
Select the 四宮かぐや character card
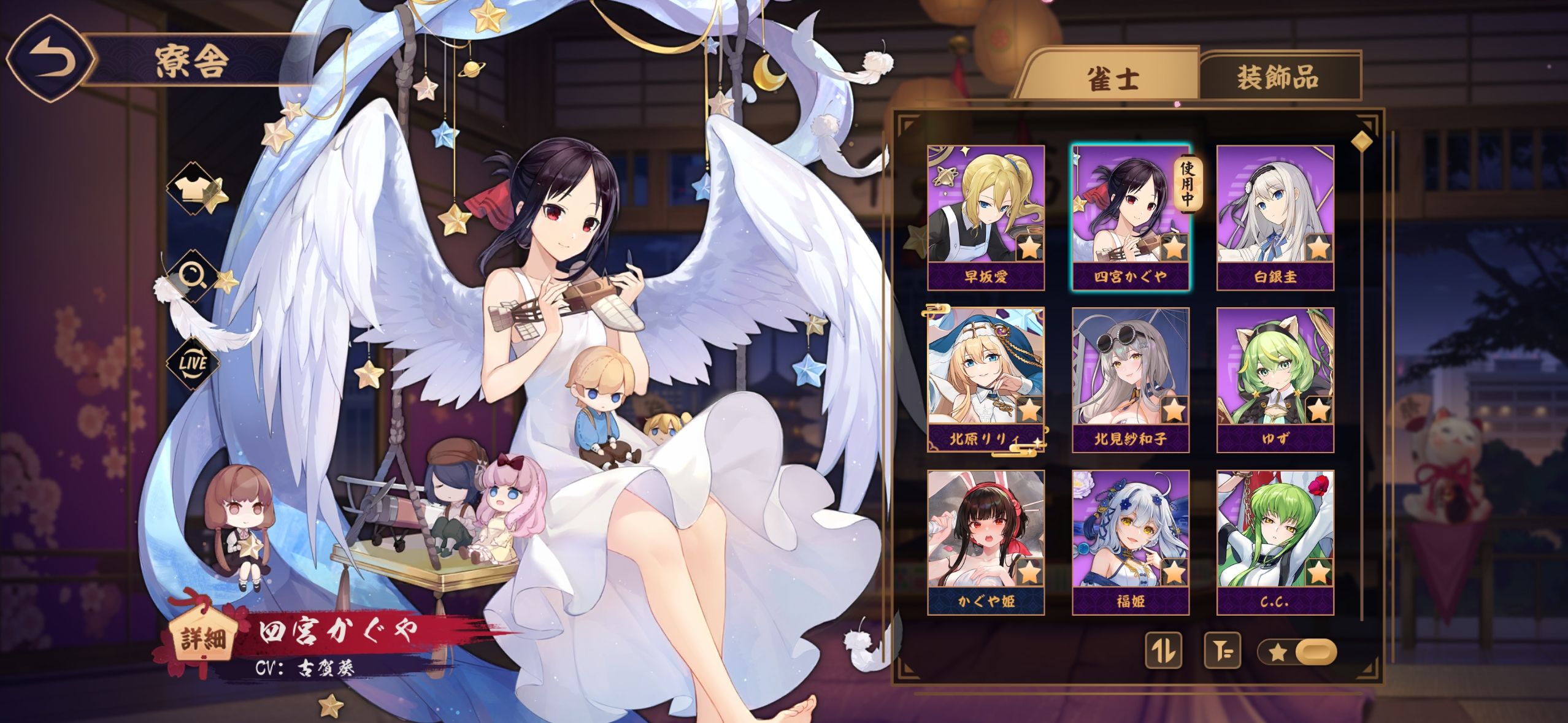pyautogui.click(x=1130, y=217)
